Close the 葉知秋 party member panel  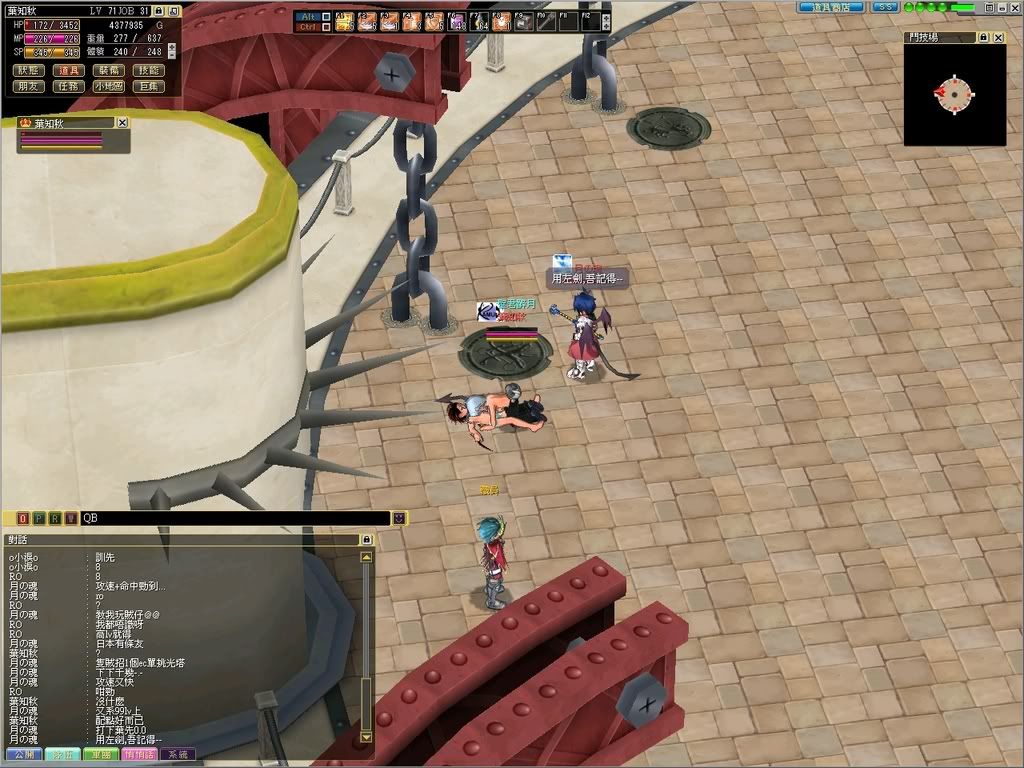click(122, 122)
